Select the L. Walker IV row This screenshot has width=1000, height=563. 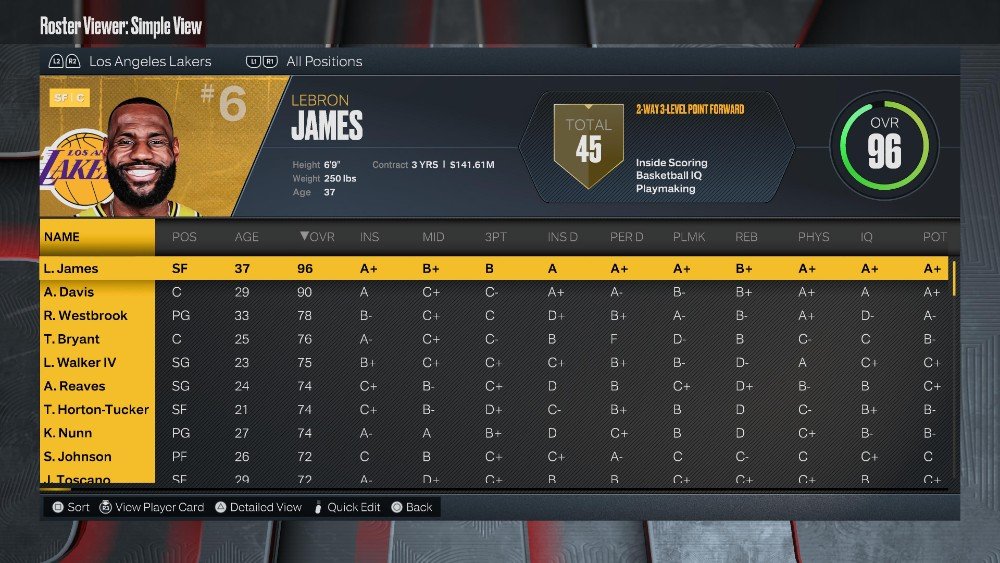tap(79, 362)
